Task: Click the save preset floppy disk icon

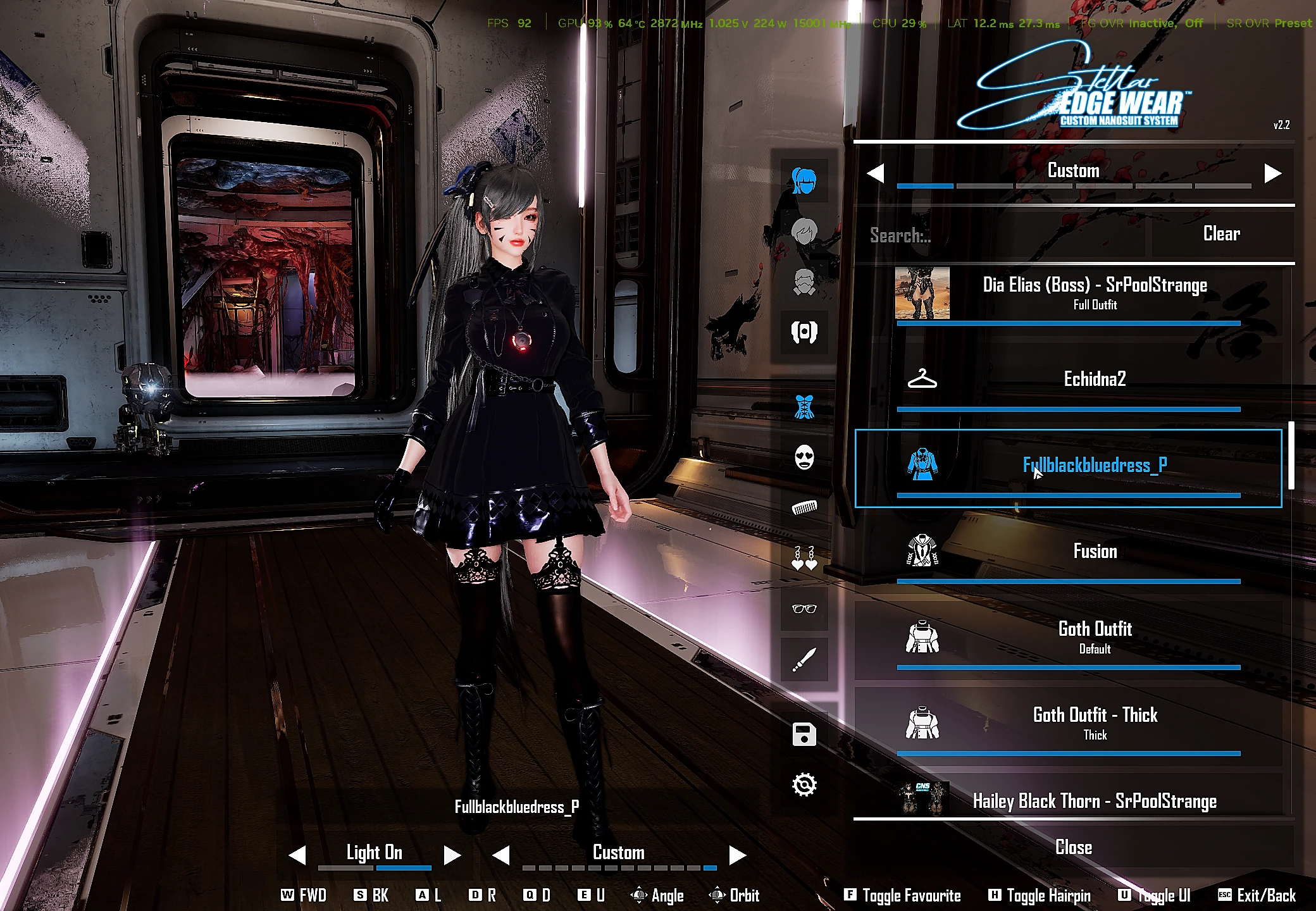Action: [805, 734]
